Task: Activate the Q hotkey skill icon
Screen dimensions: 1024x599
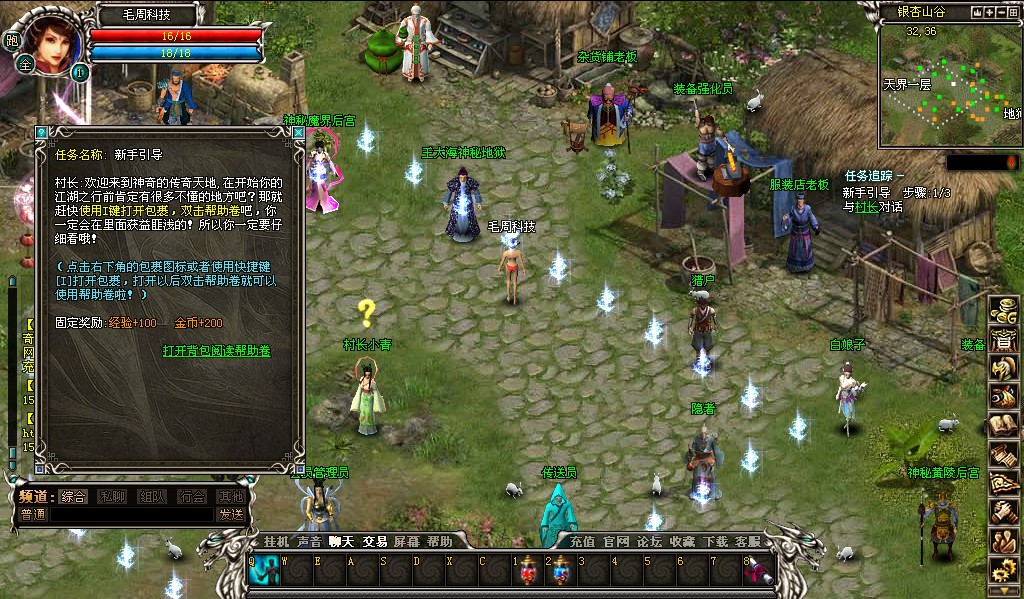Action: [x=265, y=572]
